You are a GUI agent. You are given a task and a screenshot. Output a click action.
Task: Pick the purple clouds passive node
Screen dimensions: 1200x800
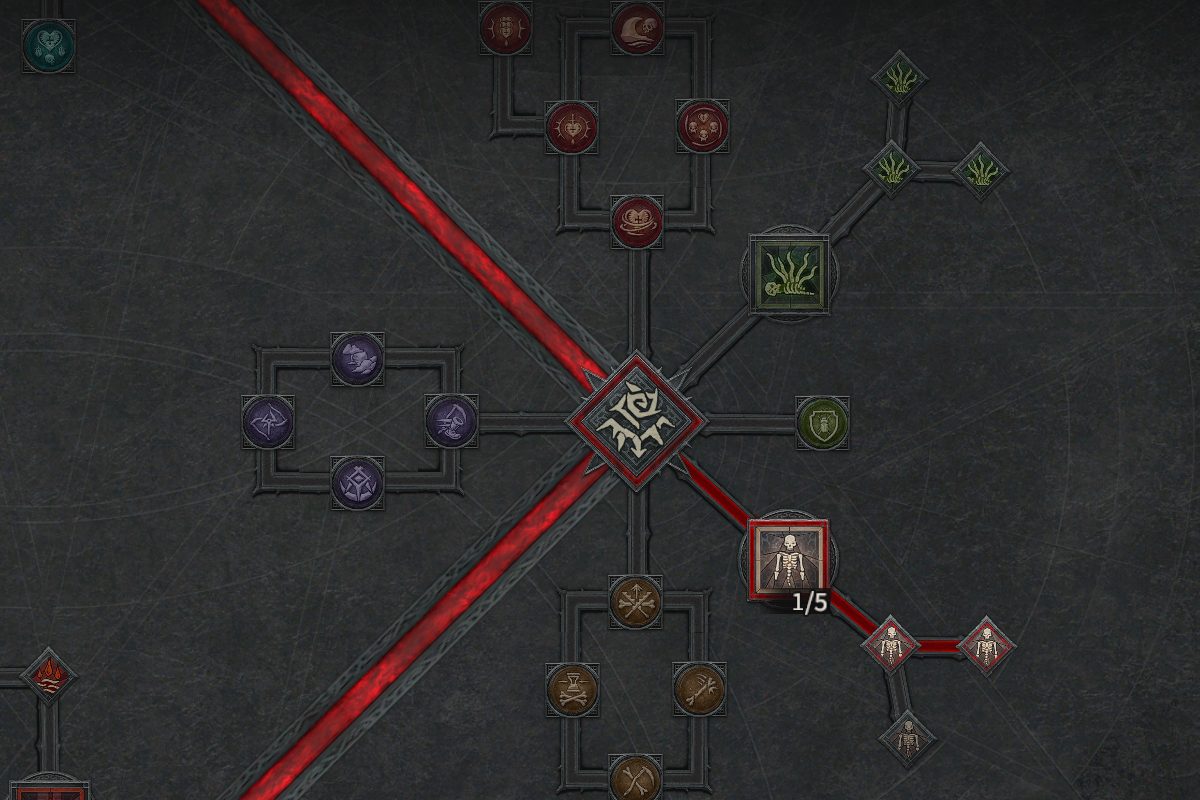(357, 357)
